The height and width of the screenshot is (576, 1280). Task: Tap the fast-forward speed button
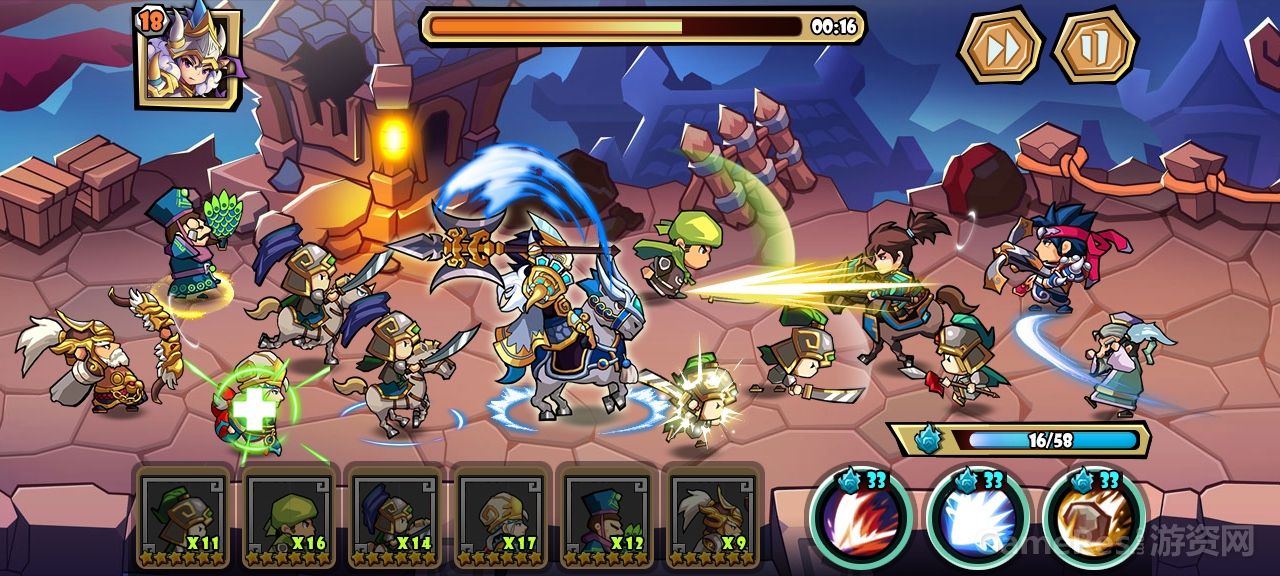tap(1000, 45)
